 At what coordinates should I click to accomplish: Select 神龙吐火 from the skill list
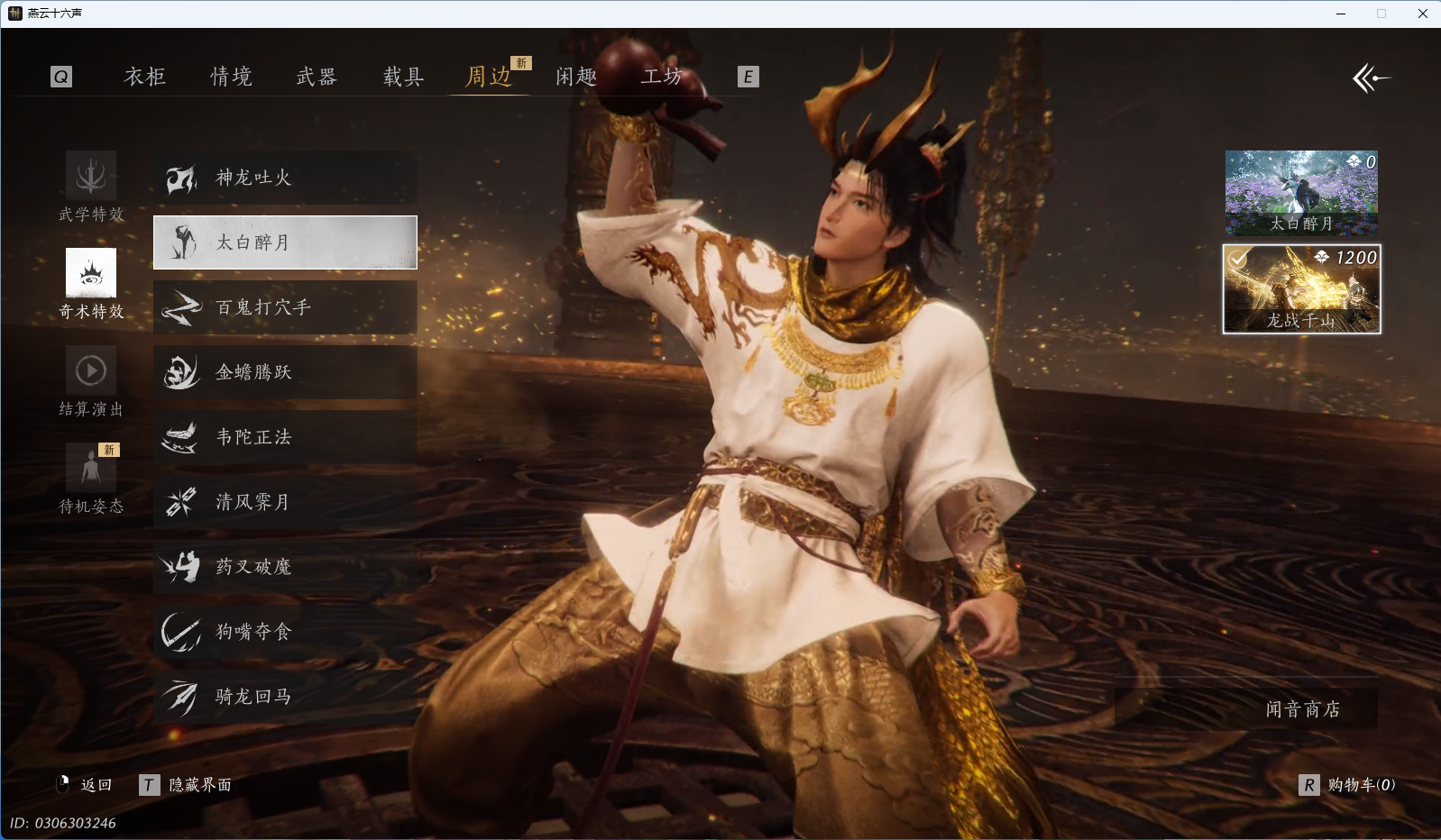(285, 178)
